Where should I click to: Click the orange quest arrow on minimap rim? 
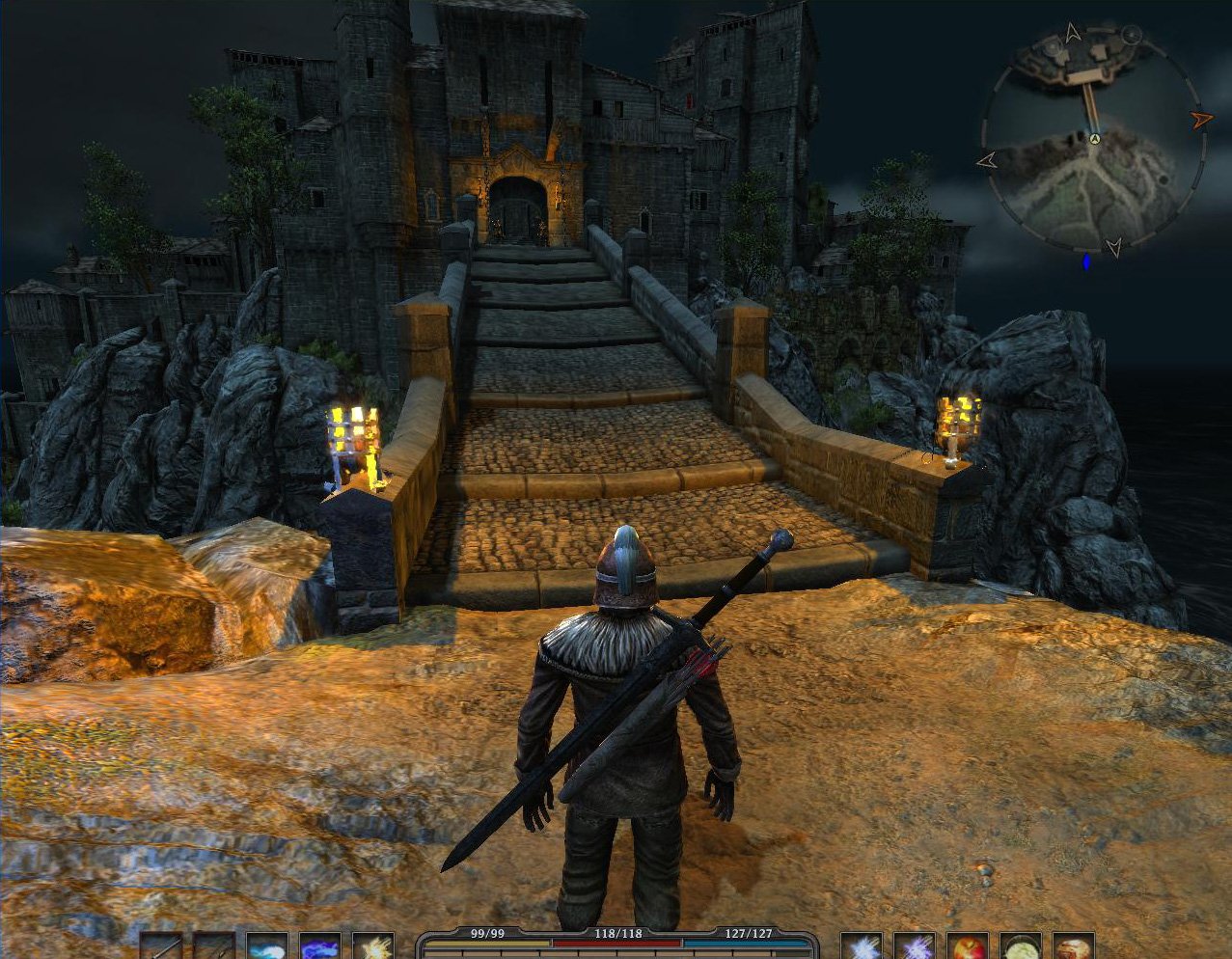coord(1201,120)
